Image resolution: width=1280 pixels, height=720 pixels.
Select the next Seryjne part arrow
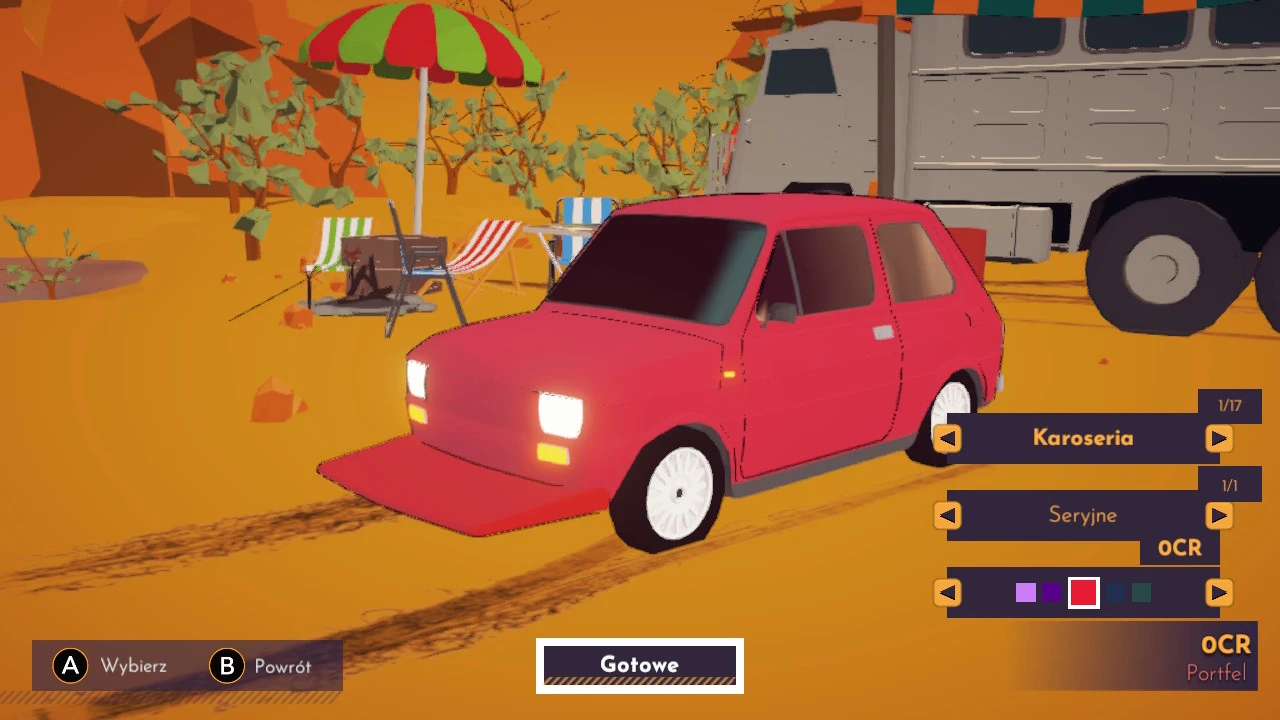click(1219, 515)
